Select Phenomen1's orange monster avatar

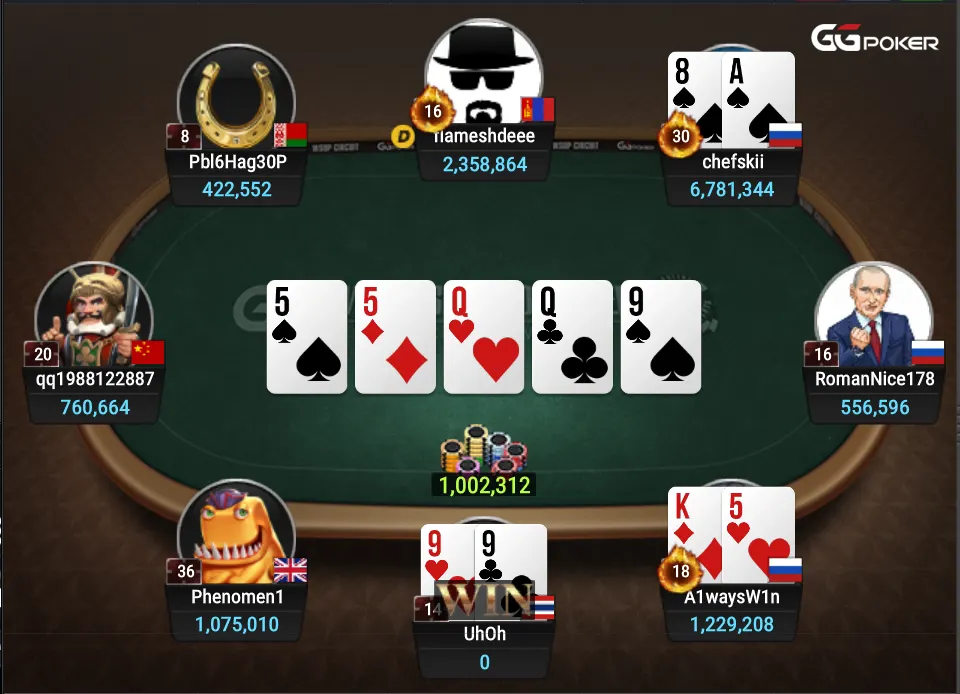click(236, 540)
